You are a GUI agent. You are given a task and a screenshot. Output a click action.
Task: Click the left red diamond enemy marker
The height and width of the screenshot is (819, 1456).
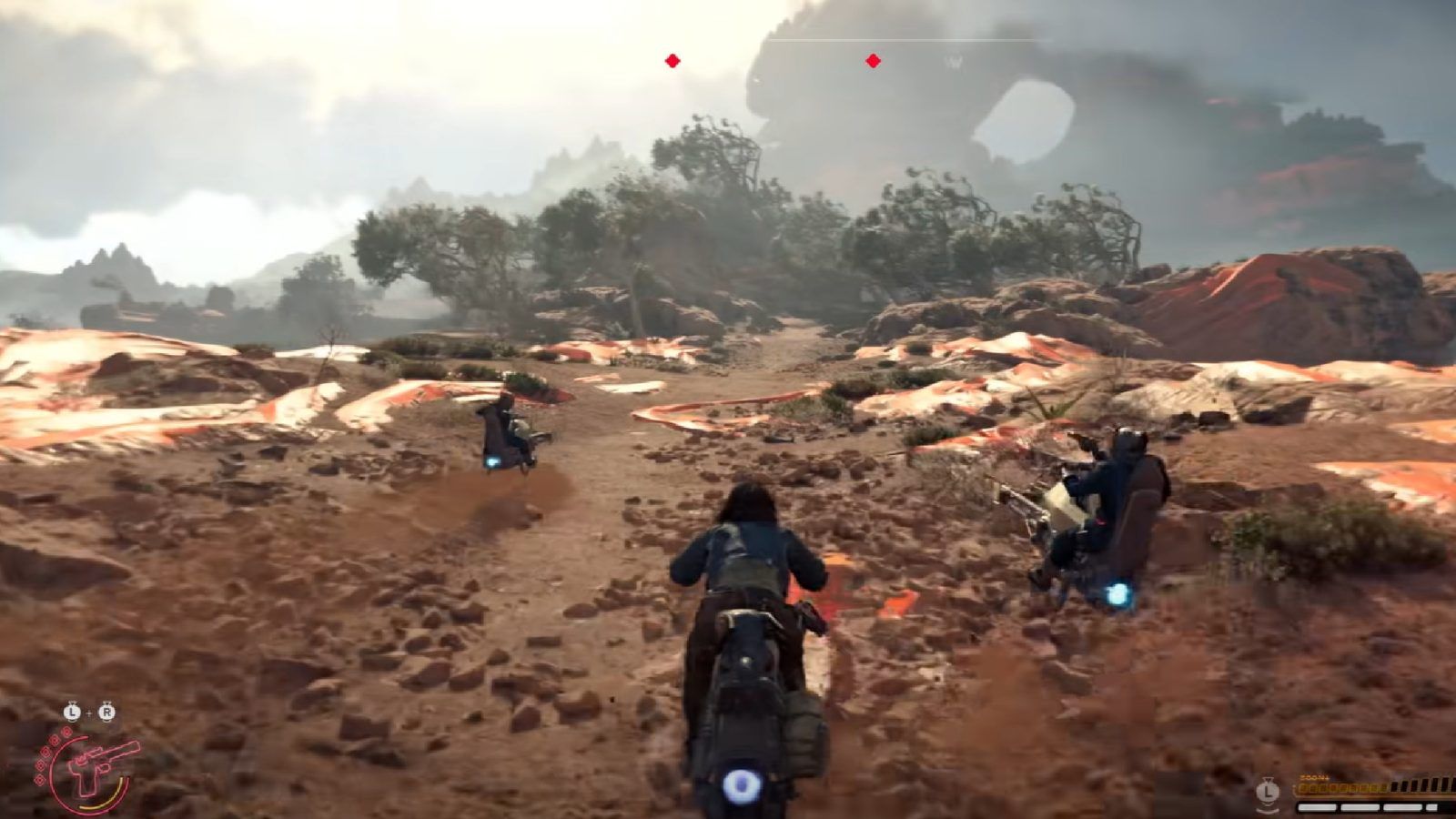pos(671,61)
